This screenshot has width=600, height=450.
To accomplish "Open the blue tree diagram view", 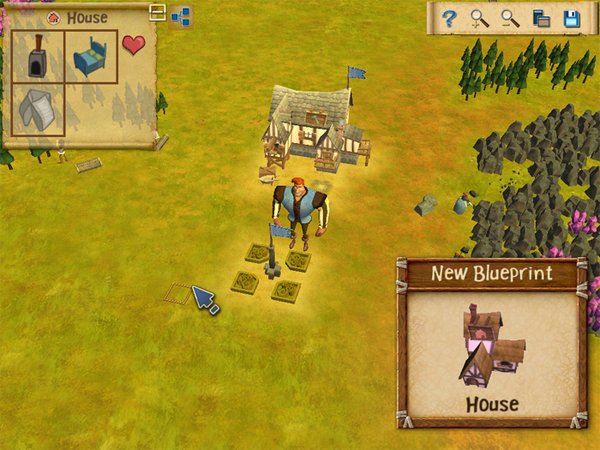I will point(181,15).
